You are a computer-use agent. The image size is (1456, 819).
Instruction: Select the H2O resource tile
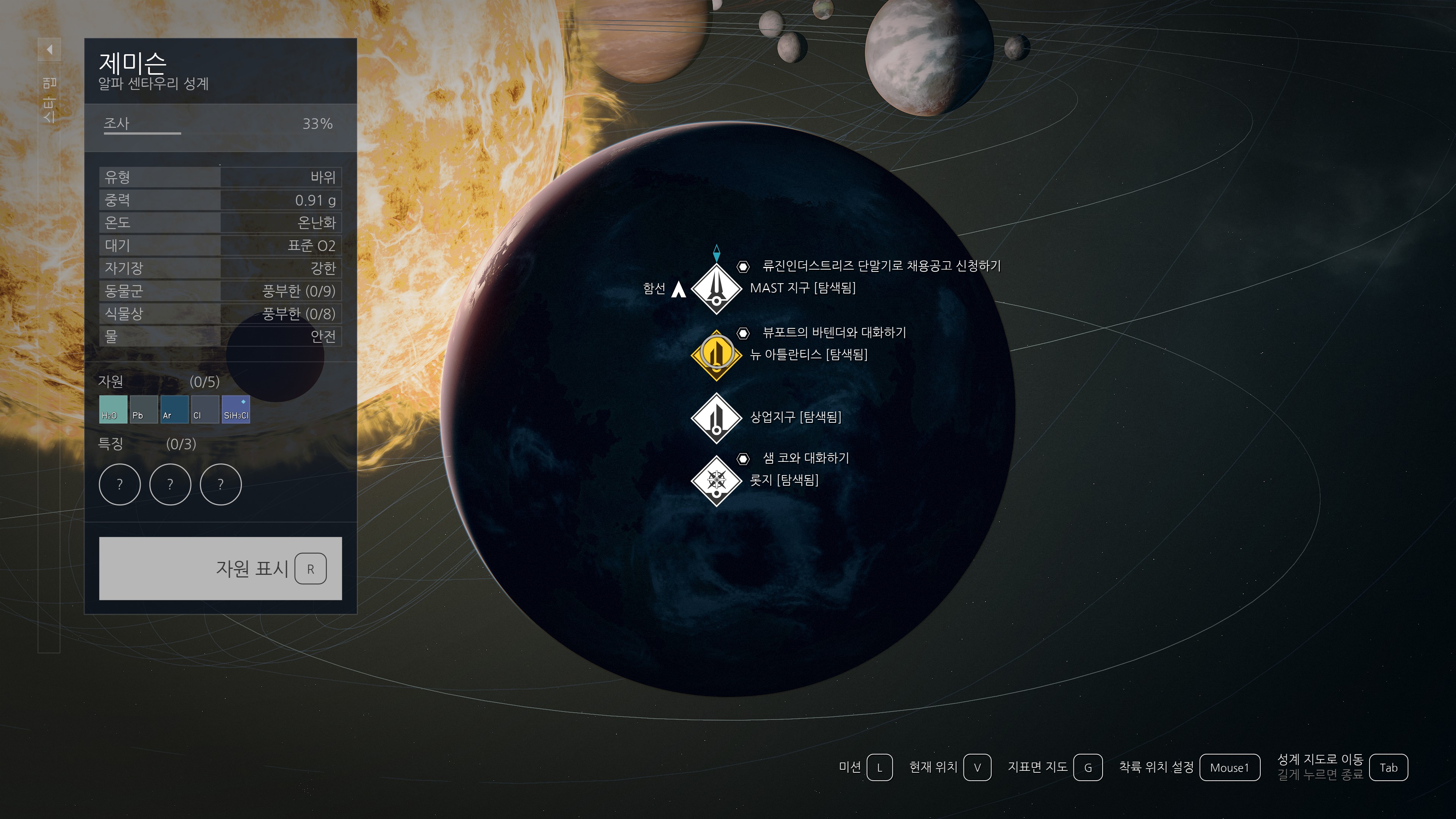click(x=113, y=409)
